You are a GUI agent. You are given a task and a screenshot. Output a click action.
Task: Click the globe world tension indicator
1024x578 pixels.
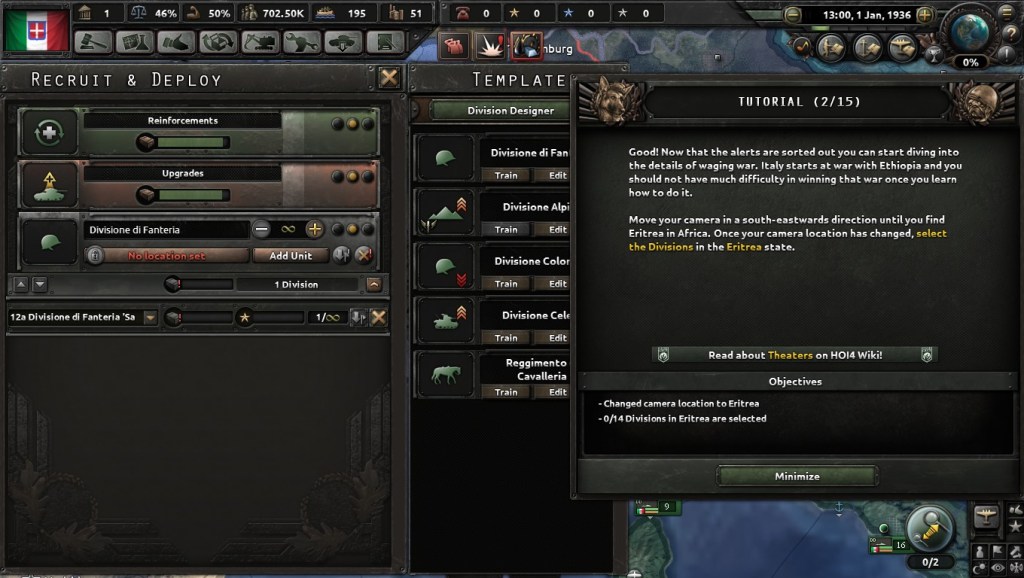tap(967, 30)
